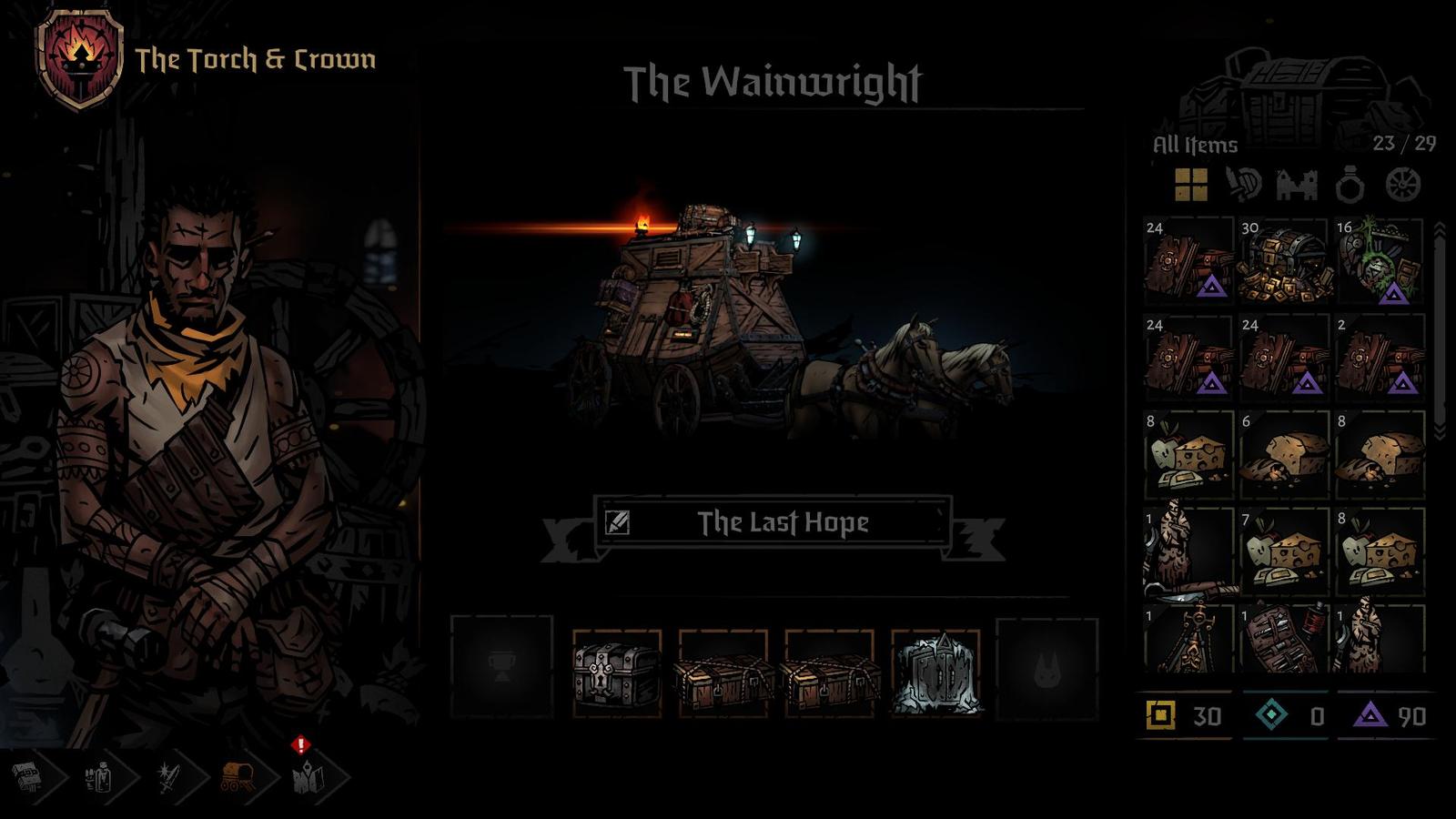Screen dimensions: 1456x819
Task: Select the apple and cheese stack of 7
Action: click(1284, 551)
